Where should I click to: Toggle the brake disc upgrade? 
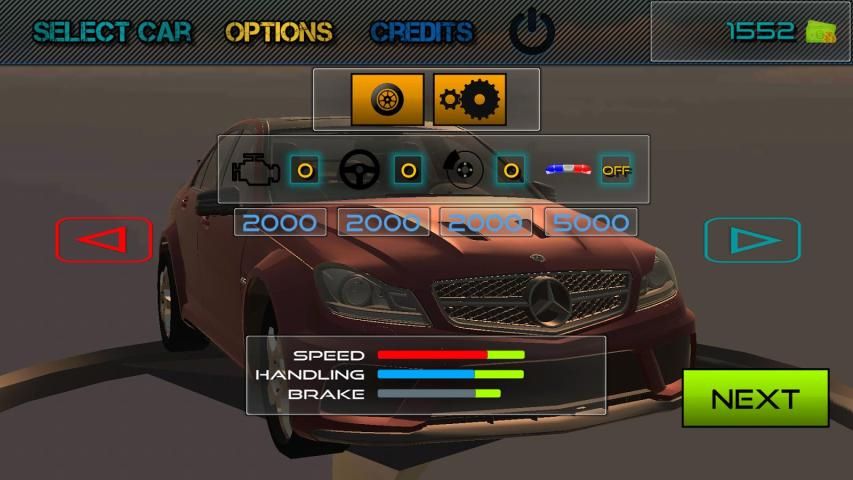[x=511, y=170]
